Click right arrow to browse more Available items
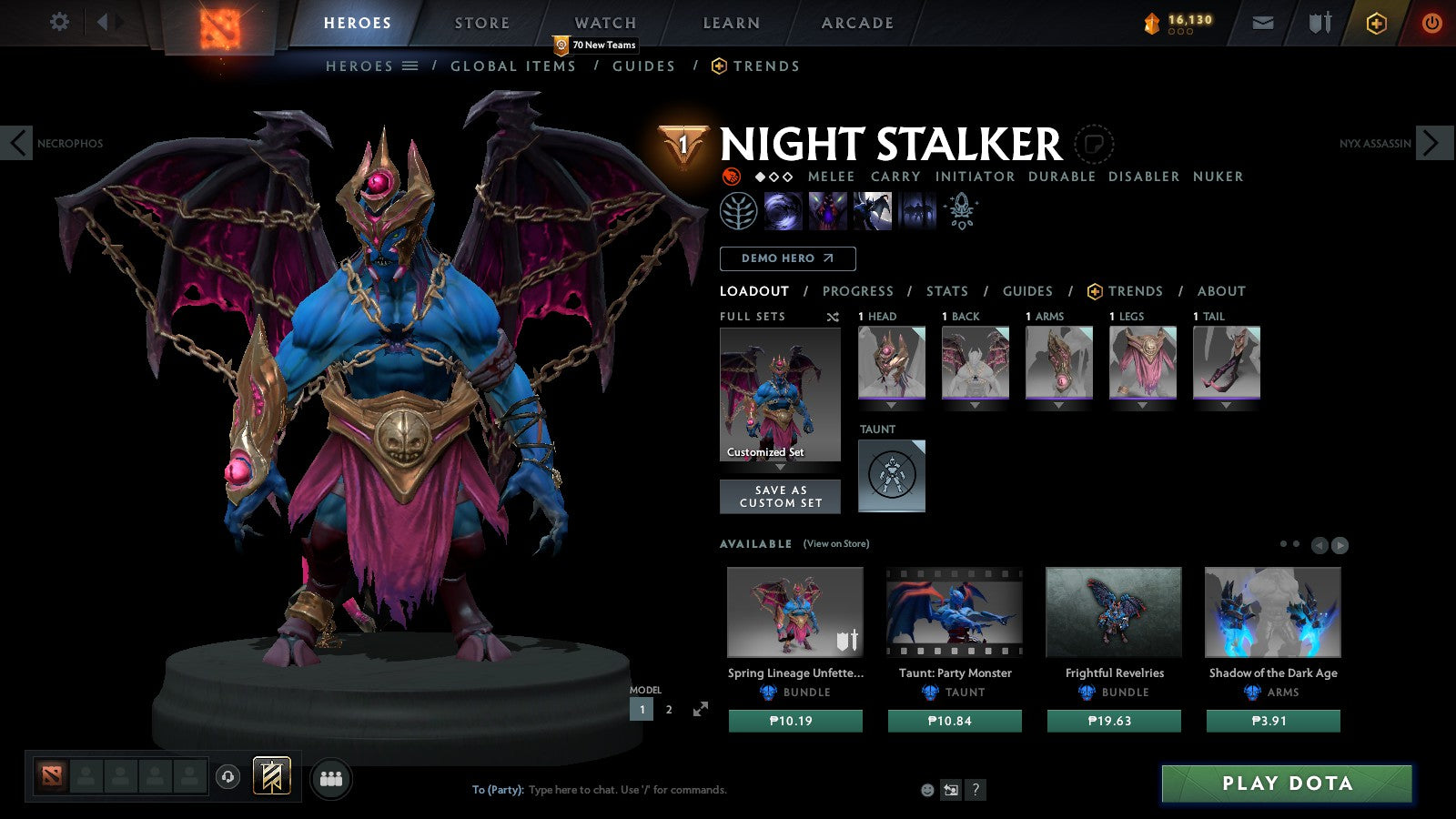This screenshot has width=1456, height=819. (x=1339, y=546)
